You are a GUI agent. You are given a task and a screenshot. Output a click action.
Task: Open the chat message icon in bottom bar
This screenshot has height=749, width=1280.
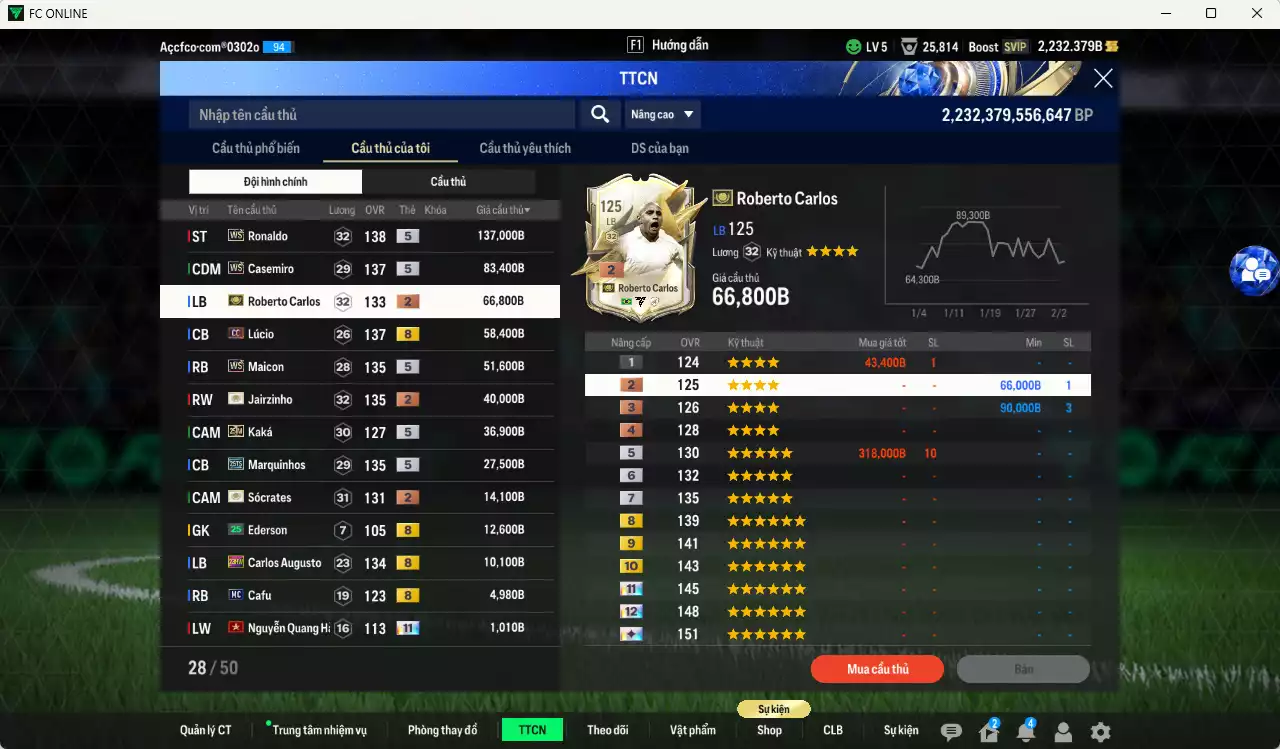[x=950, y=732]
